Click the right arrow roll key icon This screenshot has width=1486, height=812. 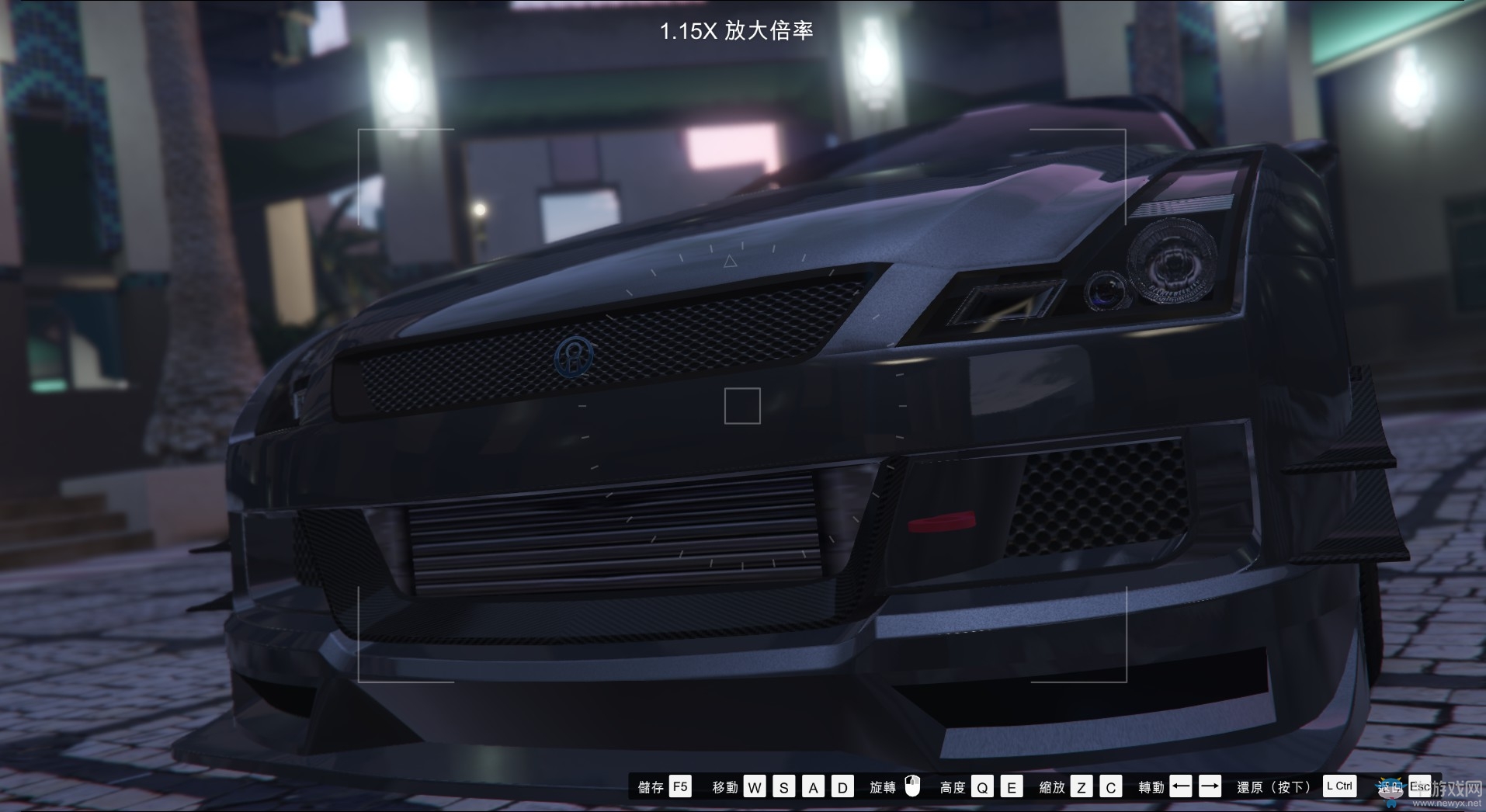click(x=1209, y=786)
